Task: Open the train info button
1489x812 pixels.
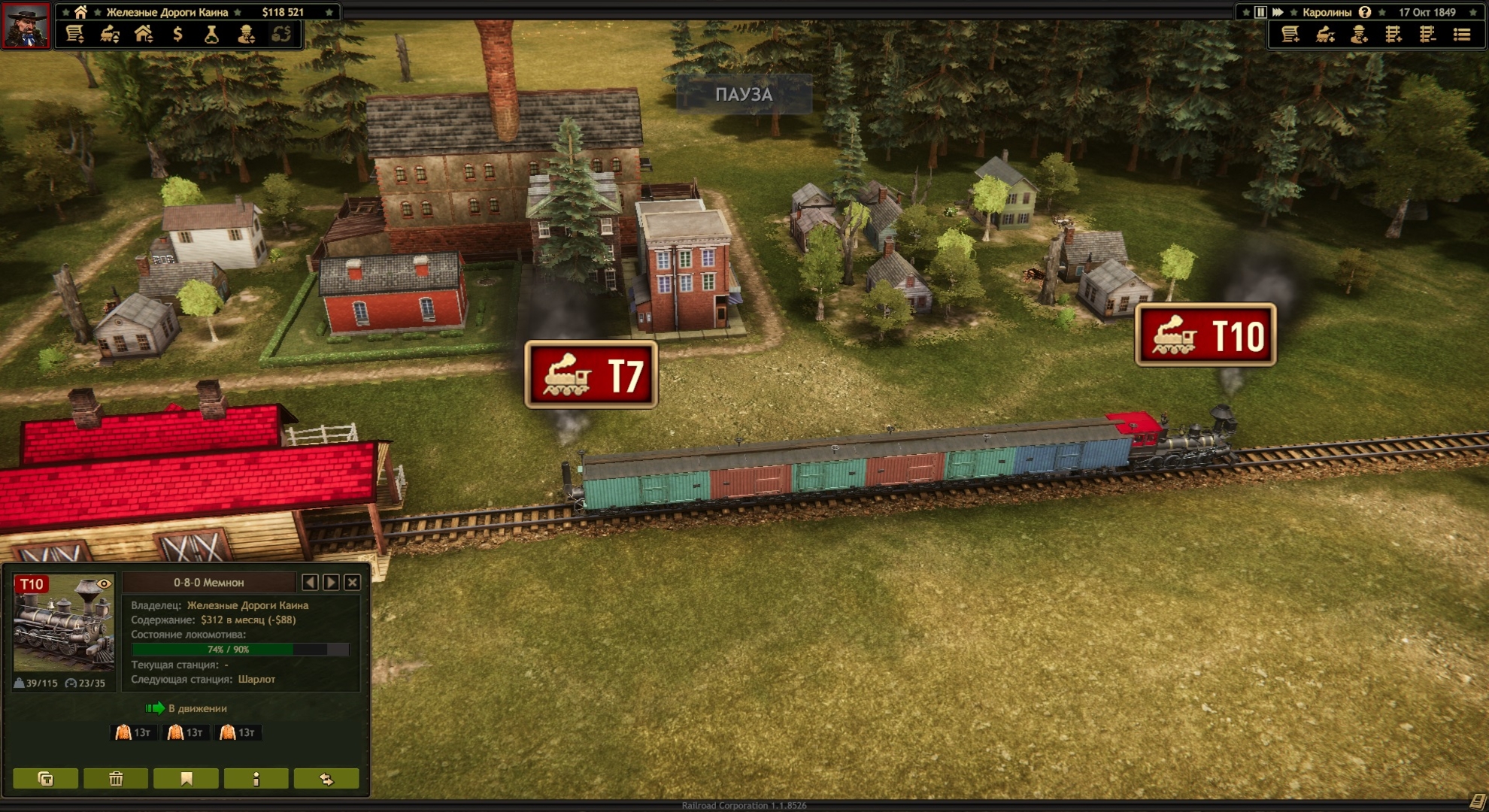Action: pos(256,779)
